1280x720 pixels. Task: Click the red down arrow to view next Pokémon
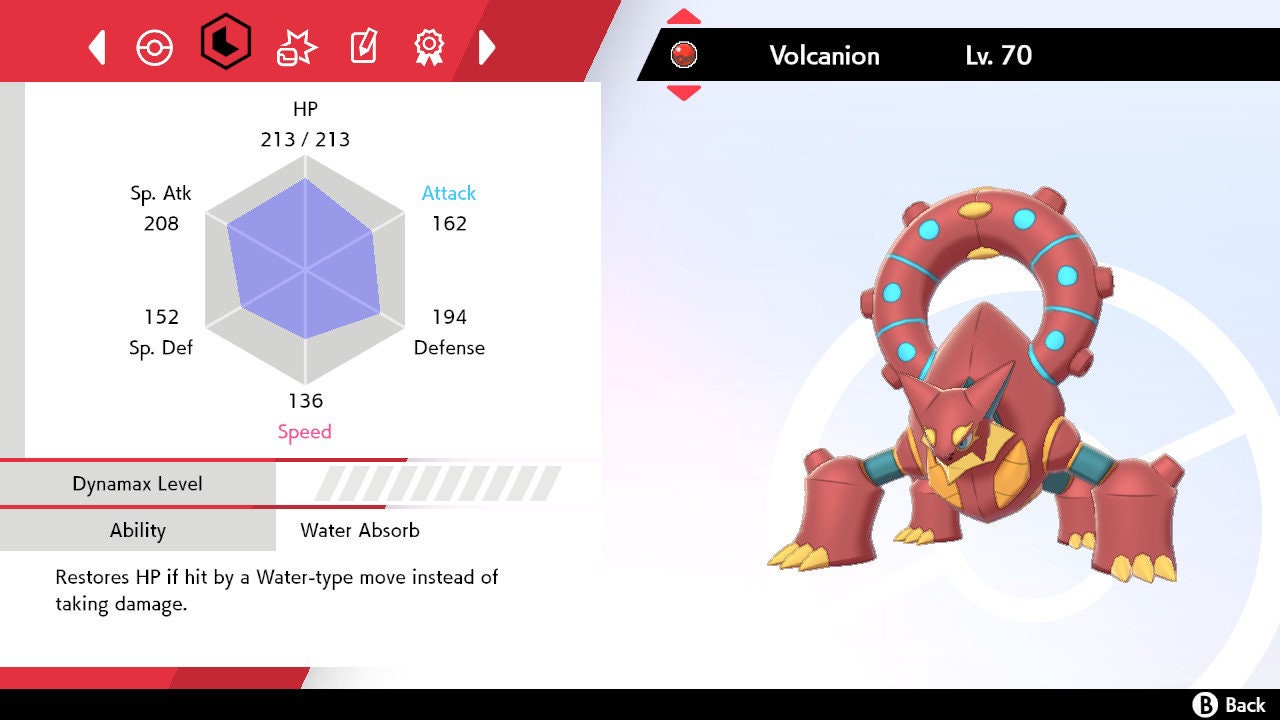[x=684, y=90]
